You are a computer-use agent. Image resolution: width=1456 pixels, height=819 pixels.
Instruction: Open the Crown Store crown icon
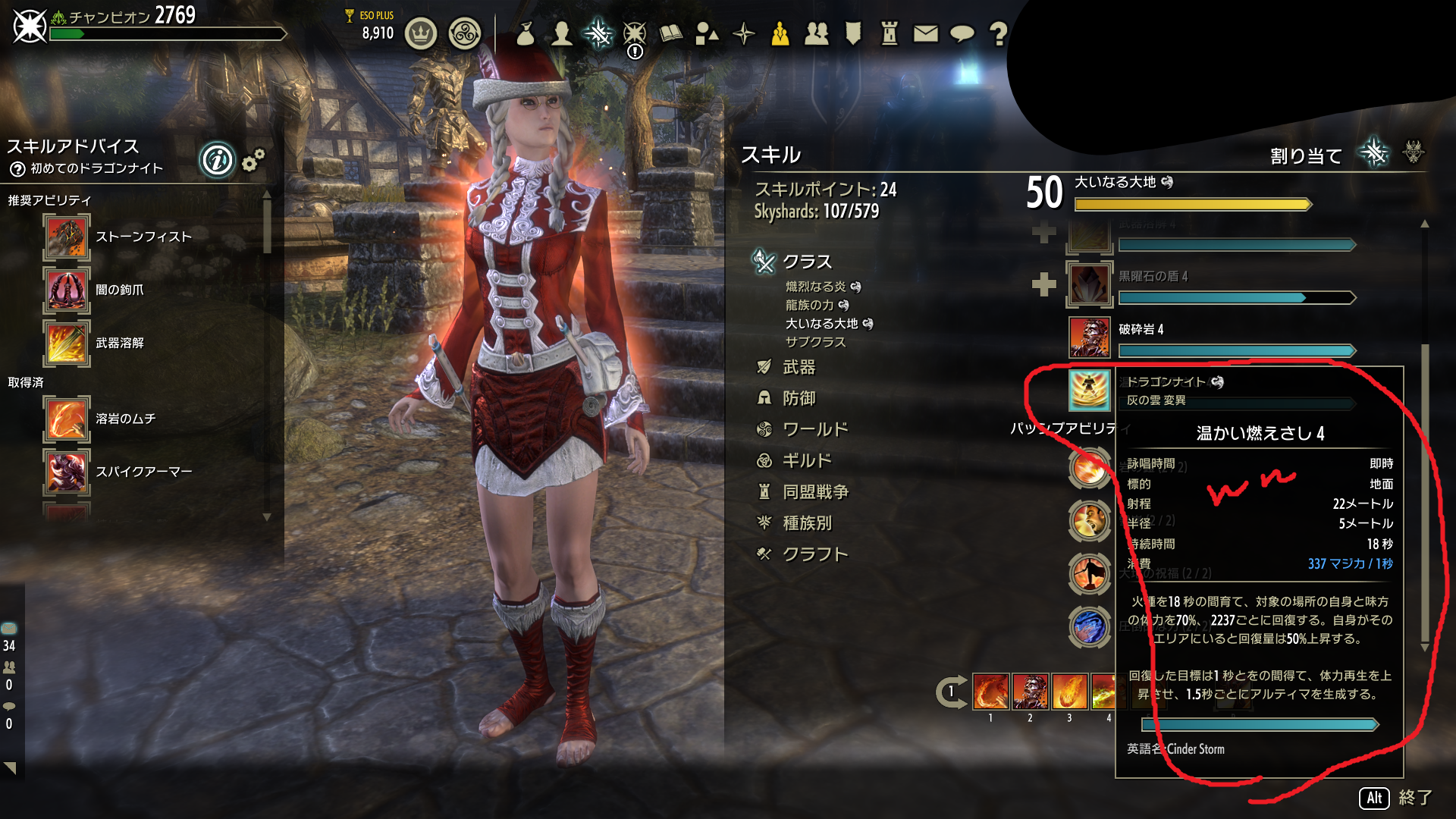pos(421,34)
